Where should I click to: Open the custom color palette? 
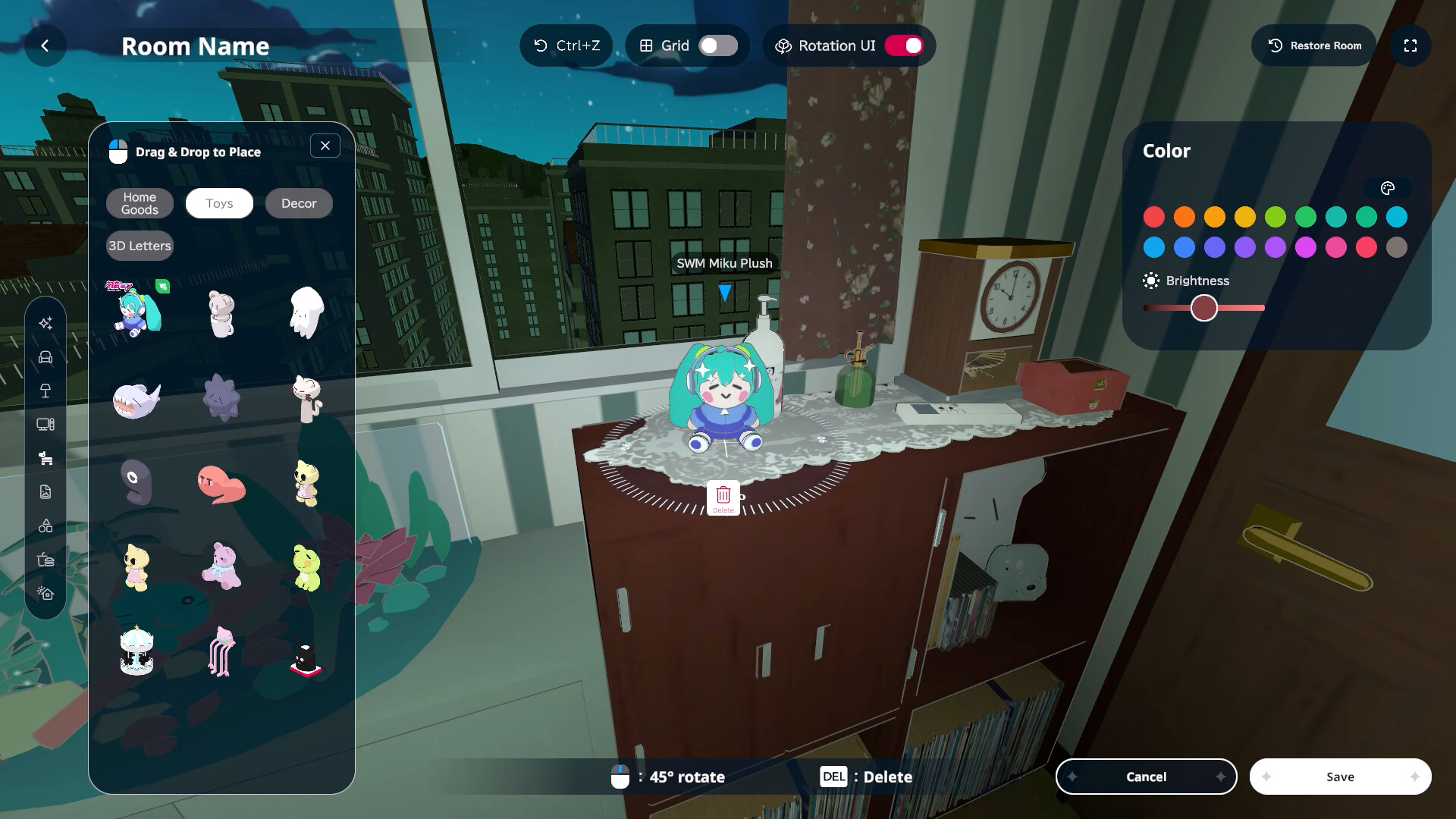pos(1388,189)
